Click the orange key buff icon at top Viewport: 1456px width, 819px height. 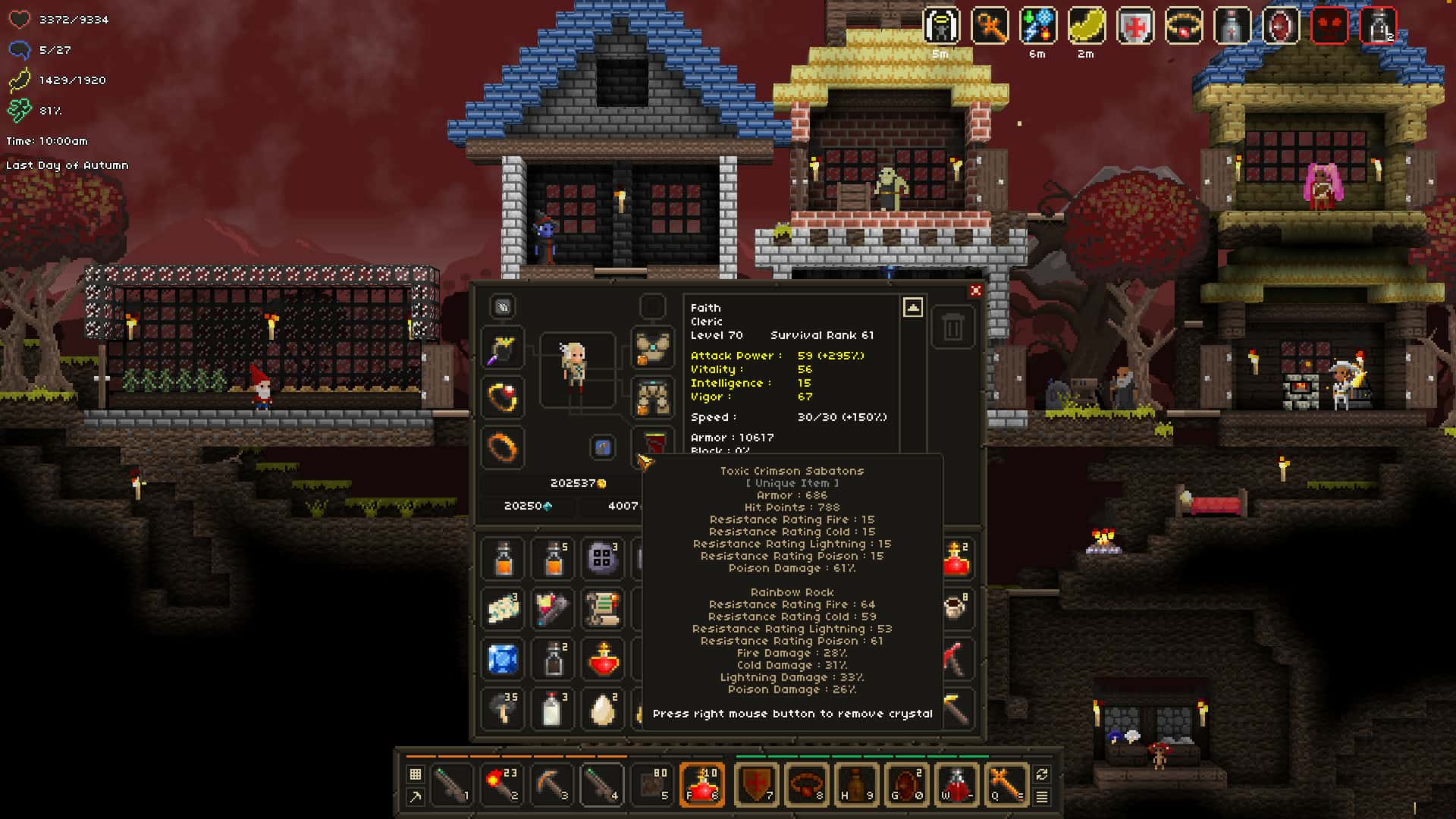point(988,24)
